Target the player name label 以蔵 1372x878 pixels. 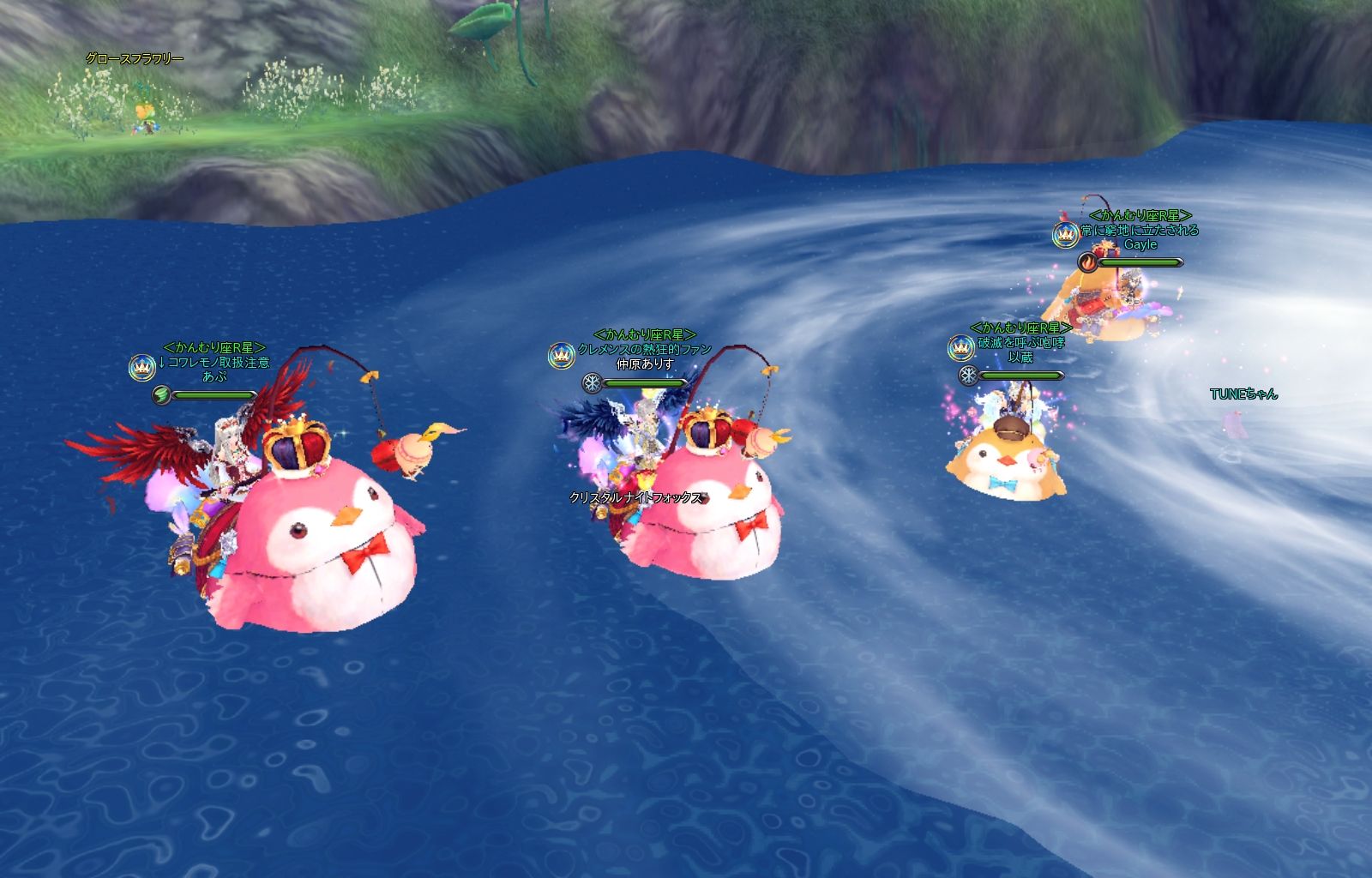click(x=1020, y=358)
